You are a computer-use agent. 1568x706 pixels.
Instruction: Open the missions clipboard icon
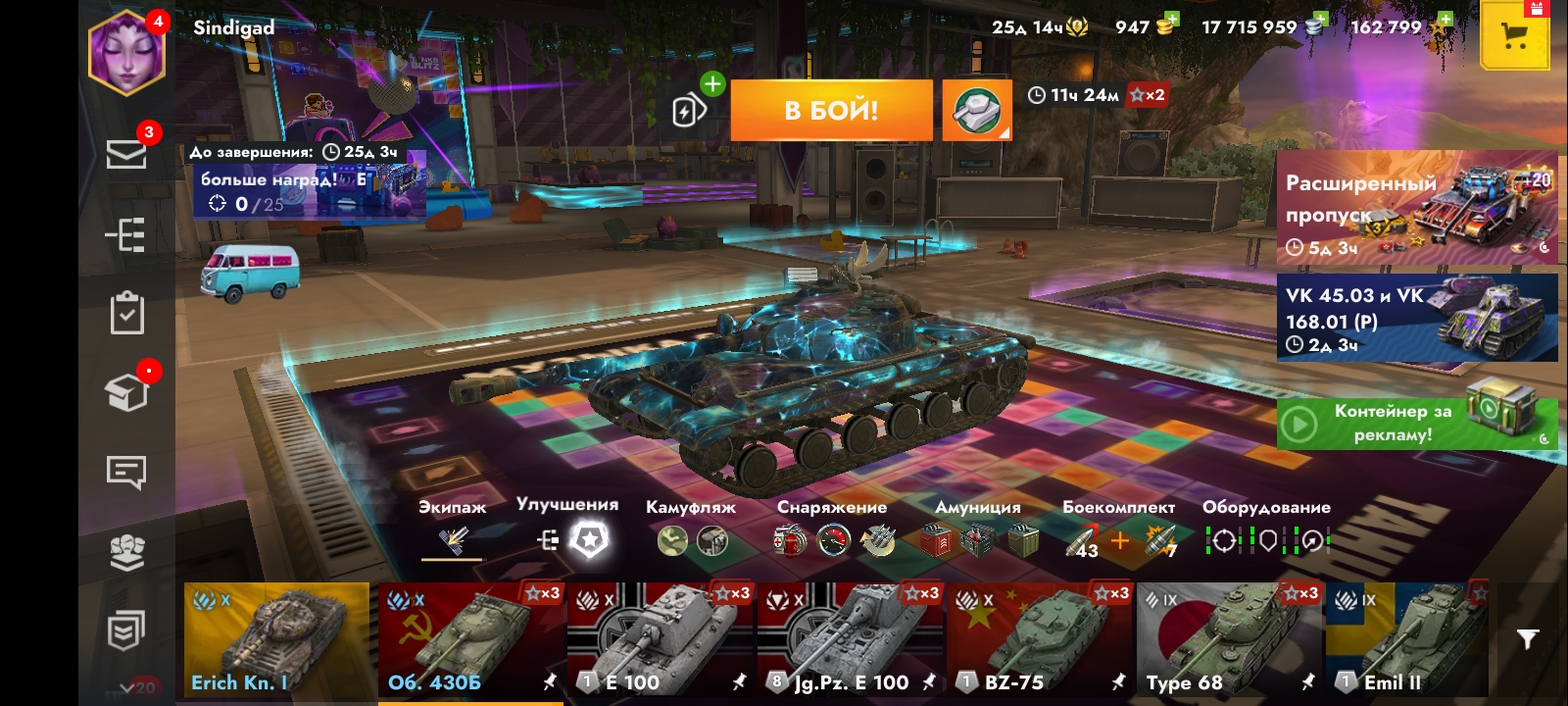(126, 314)
